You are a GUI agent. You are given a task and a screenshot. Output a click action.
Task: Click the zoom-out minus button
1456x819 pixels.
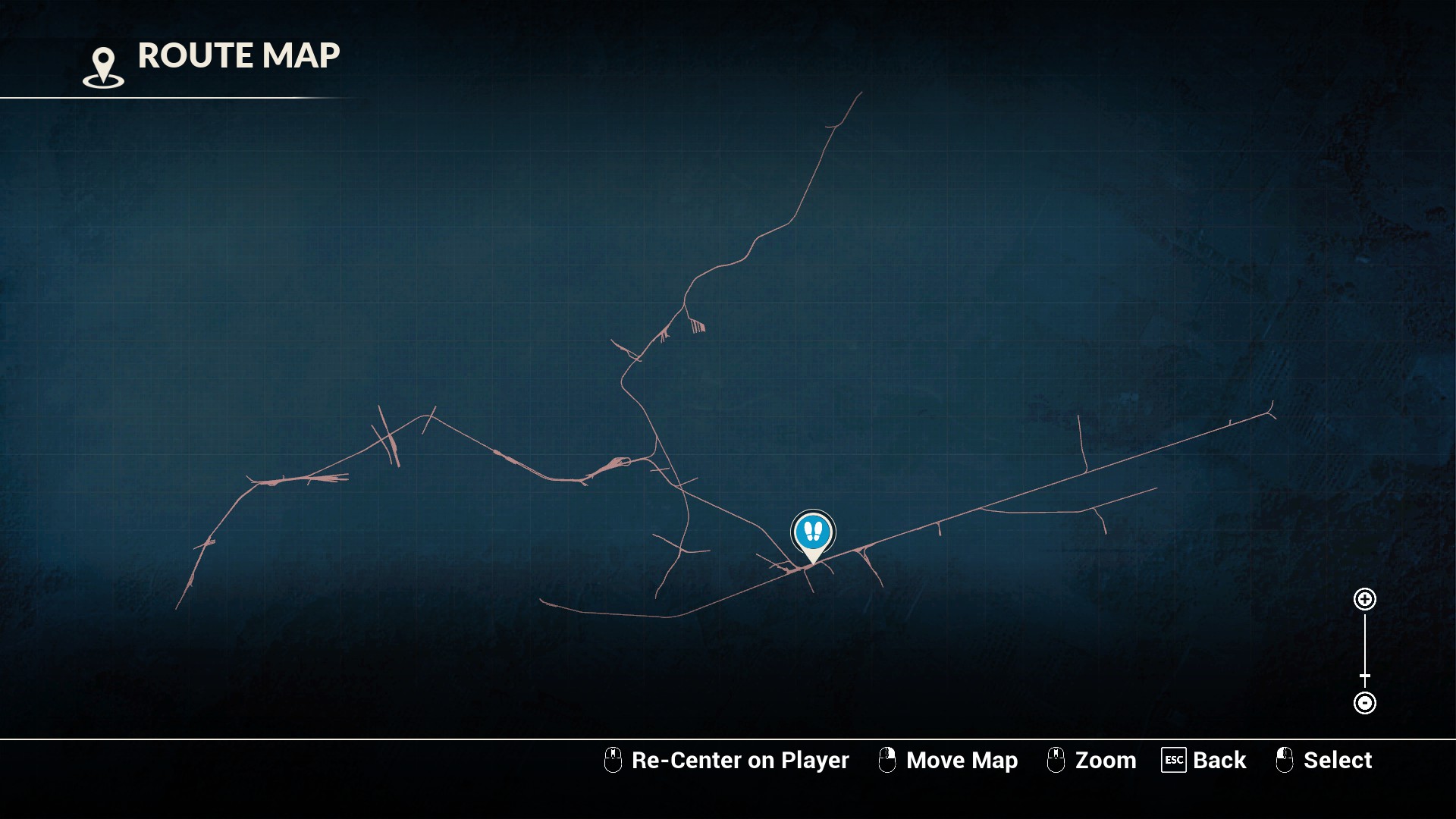[1364, 703]
